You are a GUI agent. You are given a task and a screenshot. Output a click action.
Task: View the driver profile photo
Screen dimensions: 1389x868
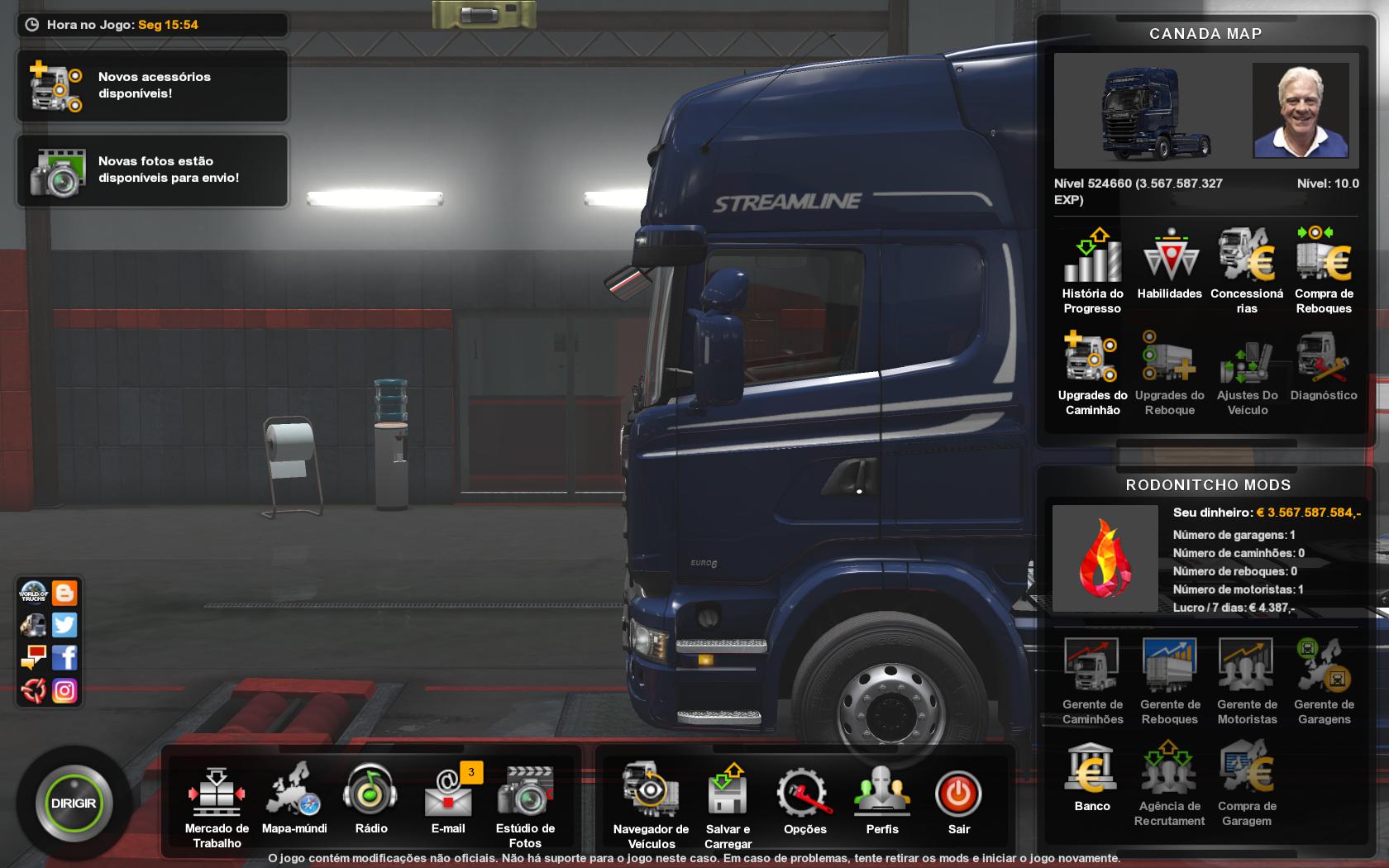1300,111
